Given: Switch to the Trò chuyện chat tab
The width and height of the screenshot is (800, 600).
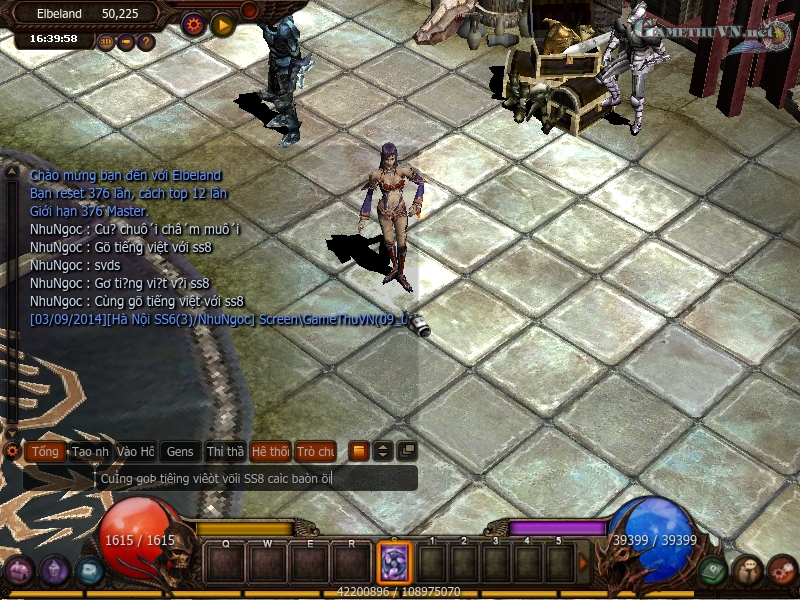Looking at the screenshot, I should tap(316, 452).
